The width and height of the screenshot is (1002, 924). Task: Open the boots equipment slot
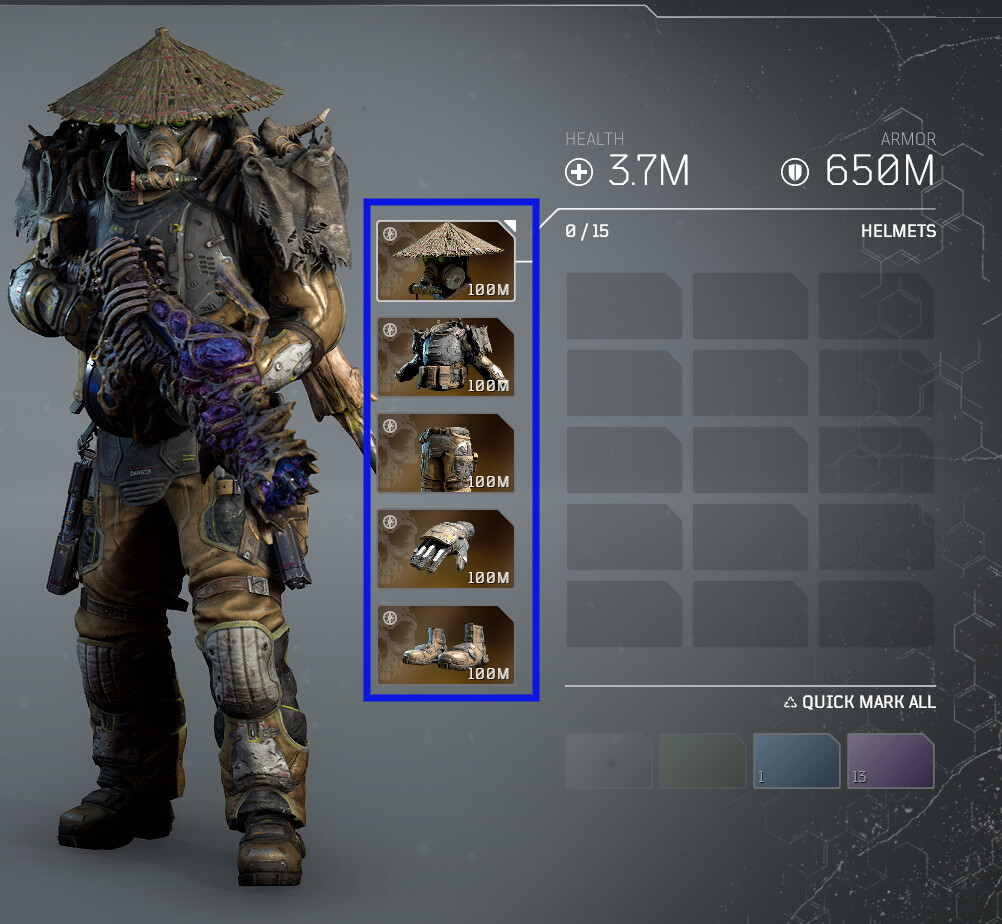click(445, 645)
